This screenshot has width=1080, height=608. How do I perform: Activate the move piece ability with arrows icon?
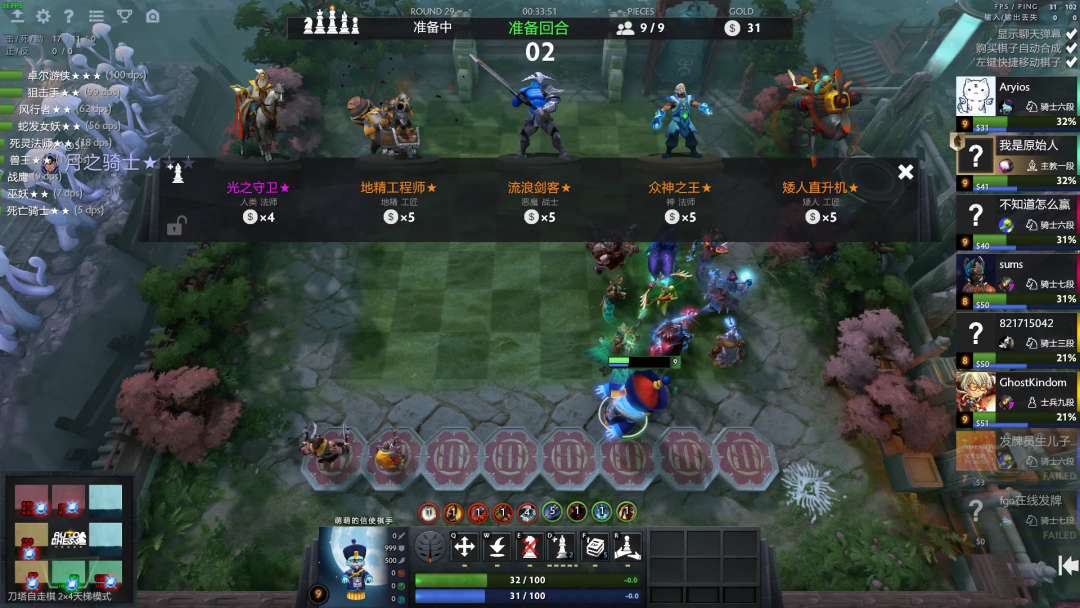[x=465, y=547]
